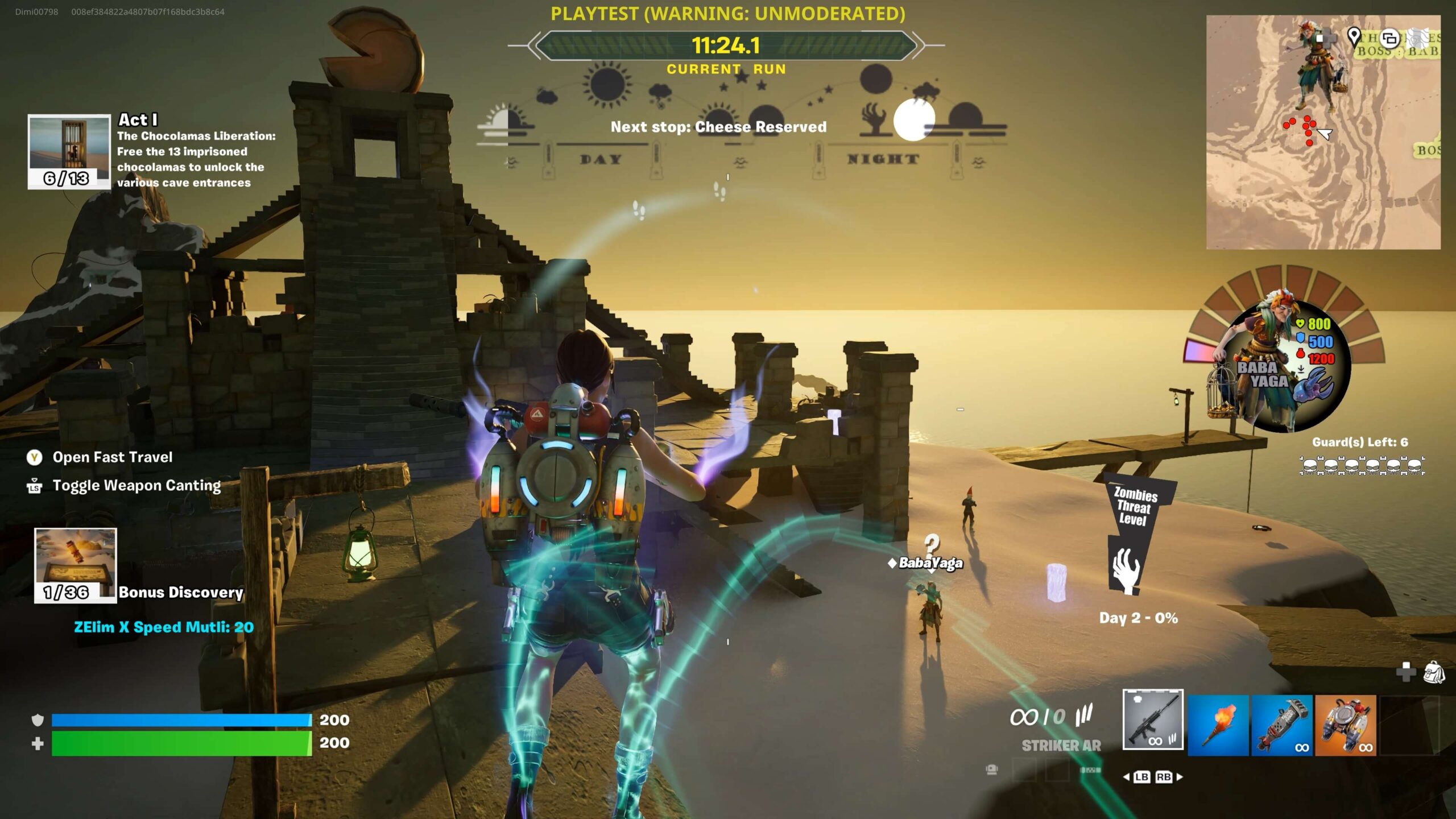This screenshot has width=1456, height=819.
Task: Click the minimap location pin icon
Action: tap(1354, 37)
